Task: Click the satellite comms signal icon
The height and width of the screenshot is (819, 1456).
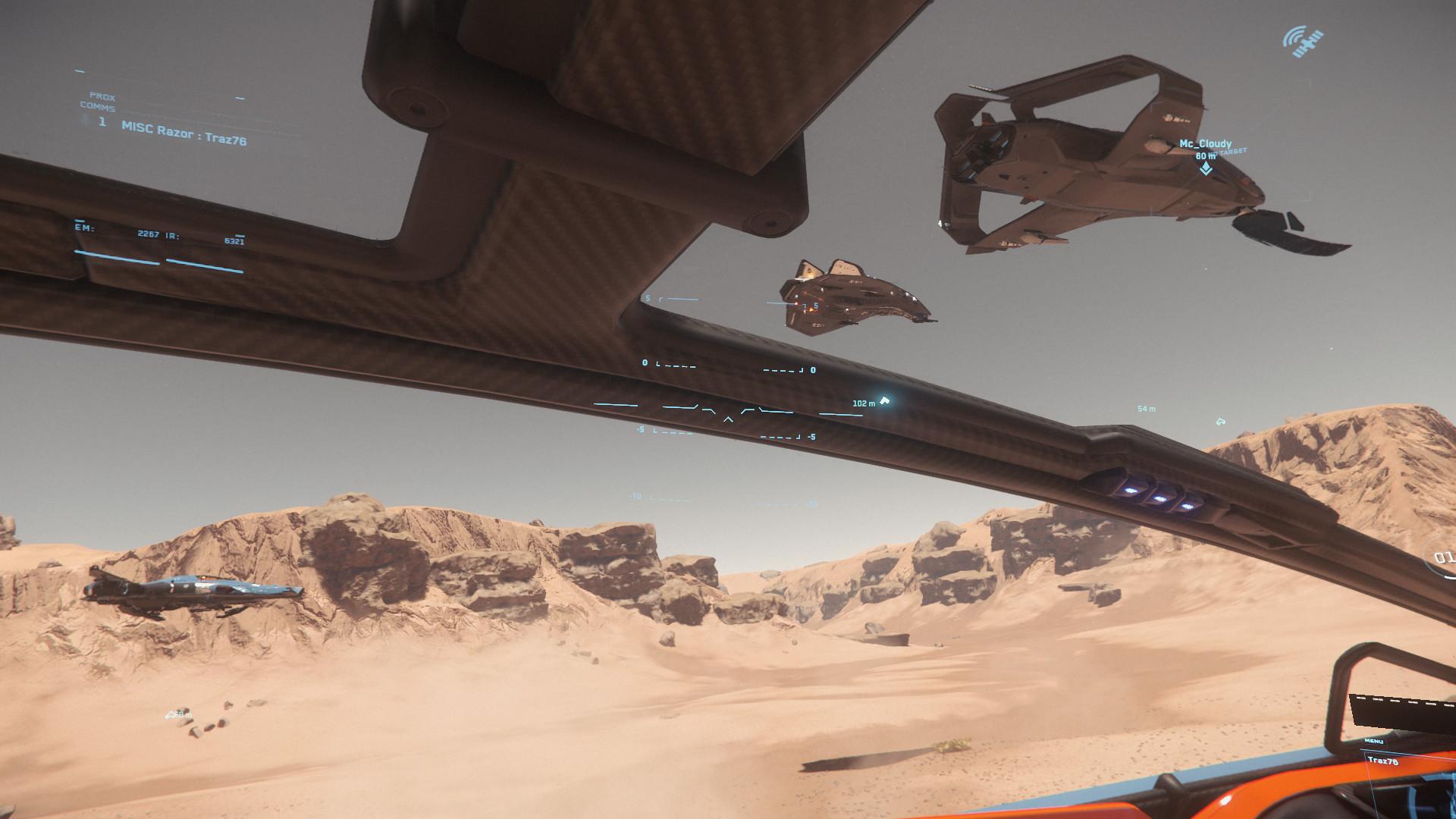Action: pos(1304,42)
